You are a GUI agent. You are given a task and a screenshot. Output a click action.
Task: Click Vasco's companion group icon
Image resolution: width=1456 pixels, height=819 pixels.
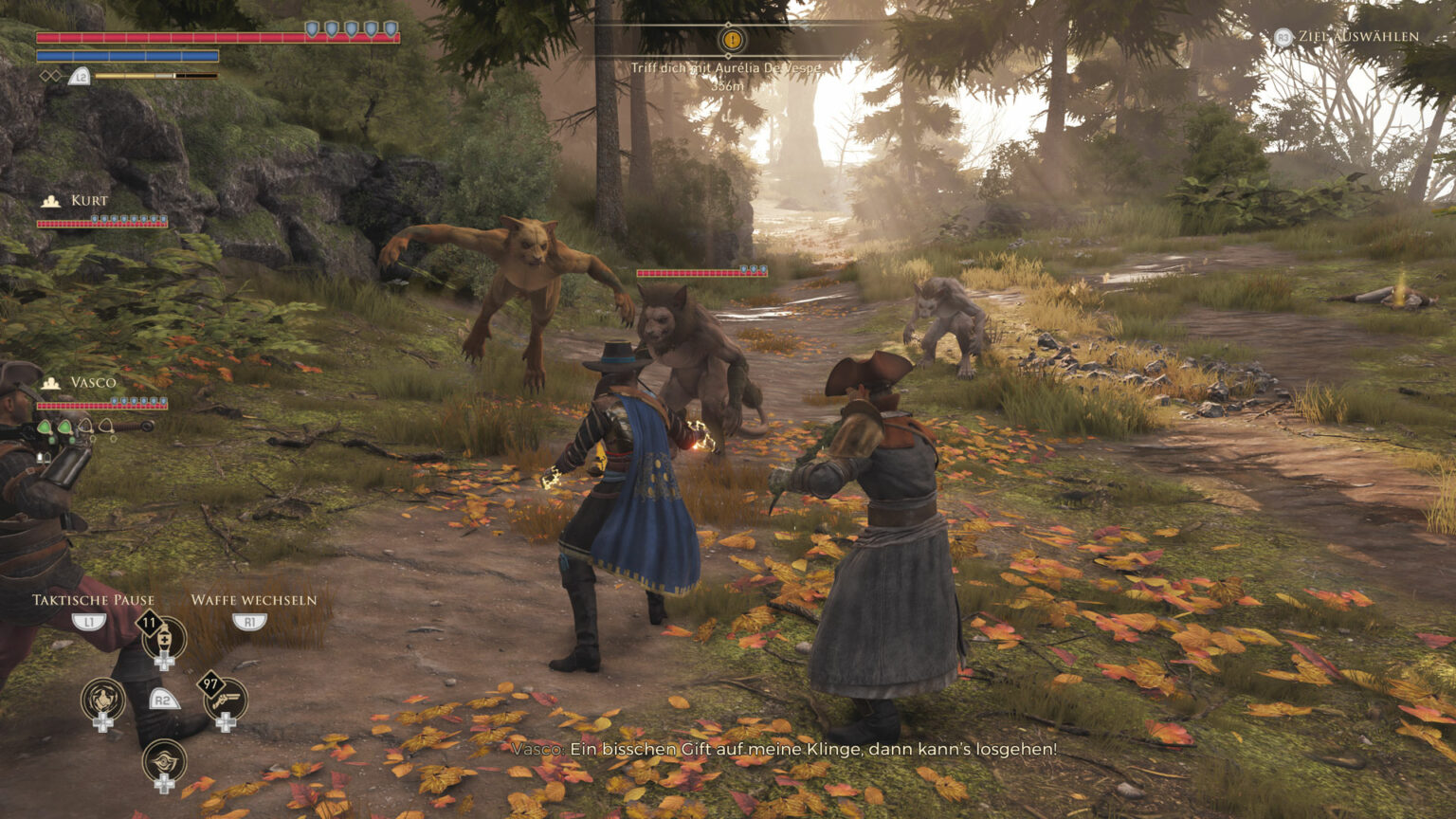tap(50, 383)
